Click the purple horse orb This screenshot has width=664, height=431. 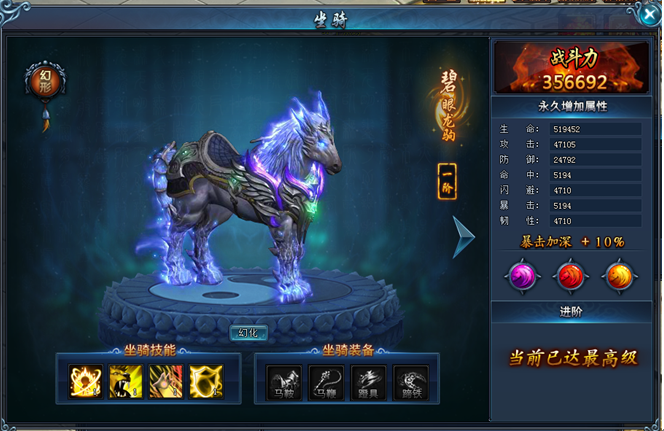(523, 276)
